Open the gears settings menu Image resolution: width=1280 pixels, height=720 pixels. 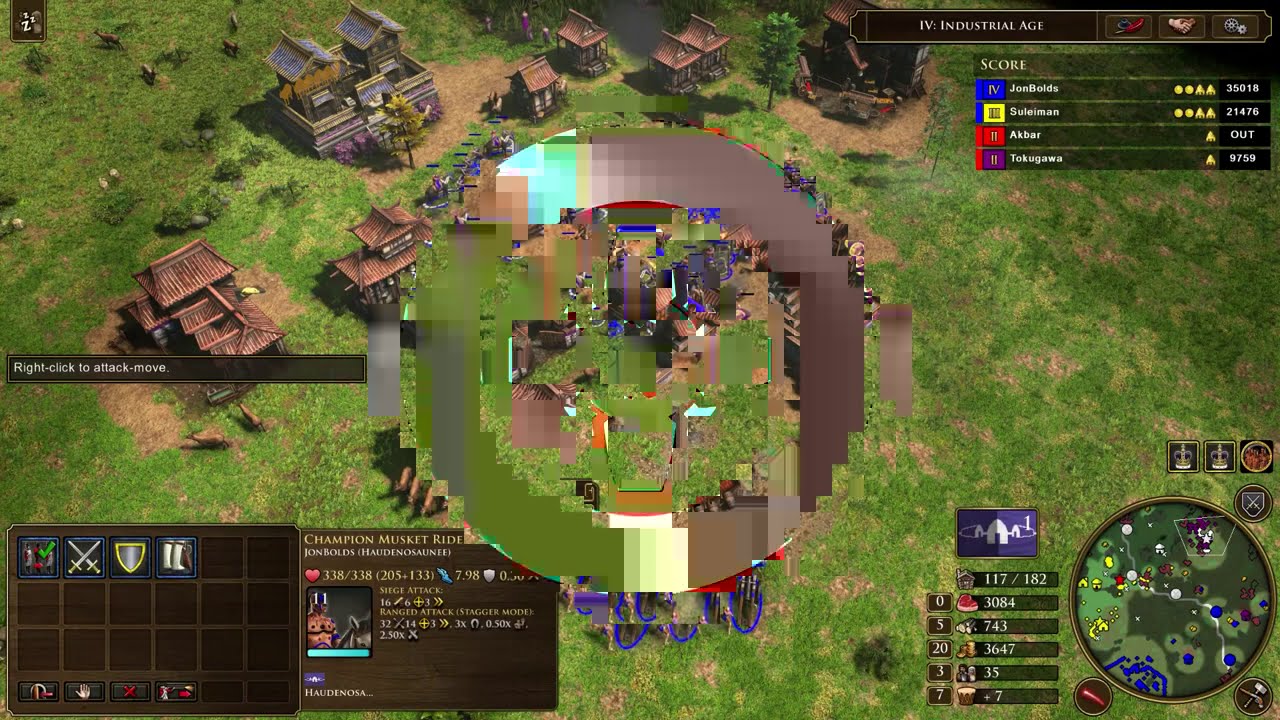(x=1234, y=26)
